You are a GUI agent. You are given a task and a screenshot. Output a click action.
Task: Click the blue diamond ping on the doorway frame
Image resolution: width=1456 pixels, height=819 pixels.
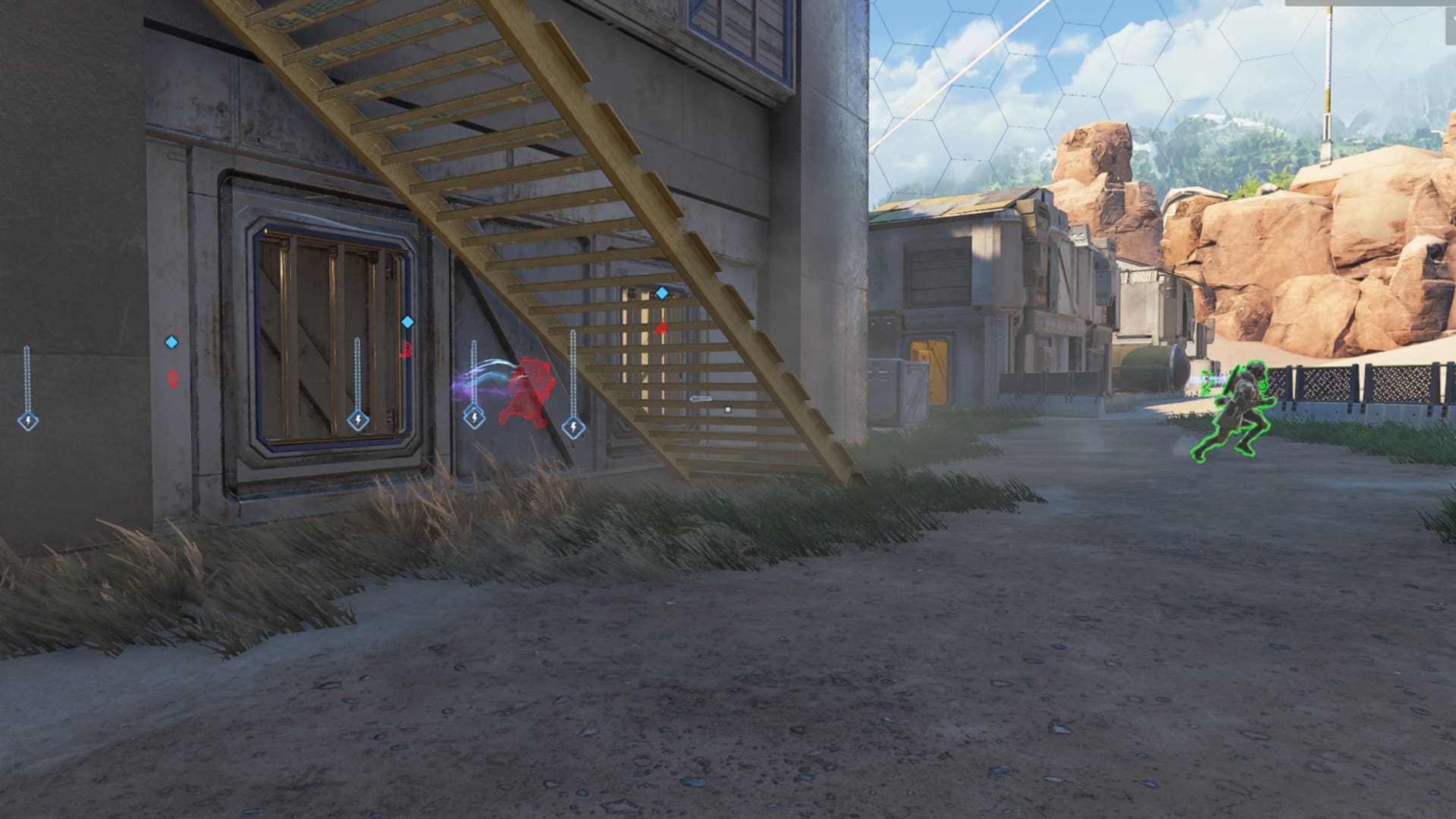click(407, 322)
